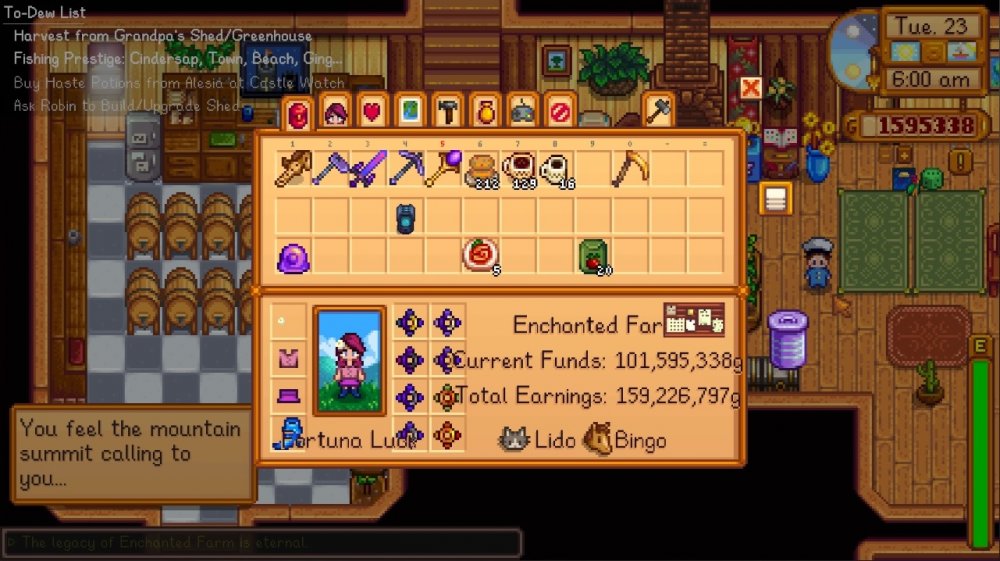Image resolution: width=1000 pixels, height=561 pixels.
Task: Choose the purple slime item in the bottom row
Action: pyautogui.click(x=293, y=259)
